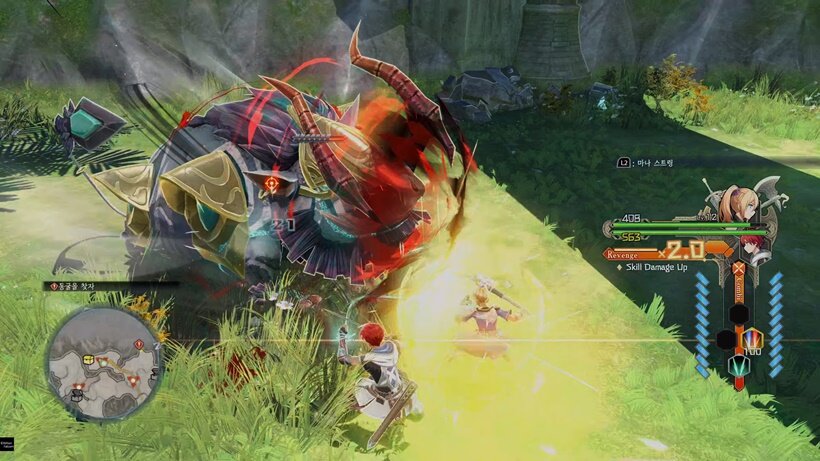Click the red quest destination marker on minimap
The width and height of the screenshot is (820, 461).
point(137,344)
